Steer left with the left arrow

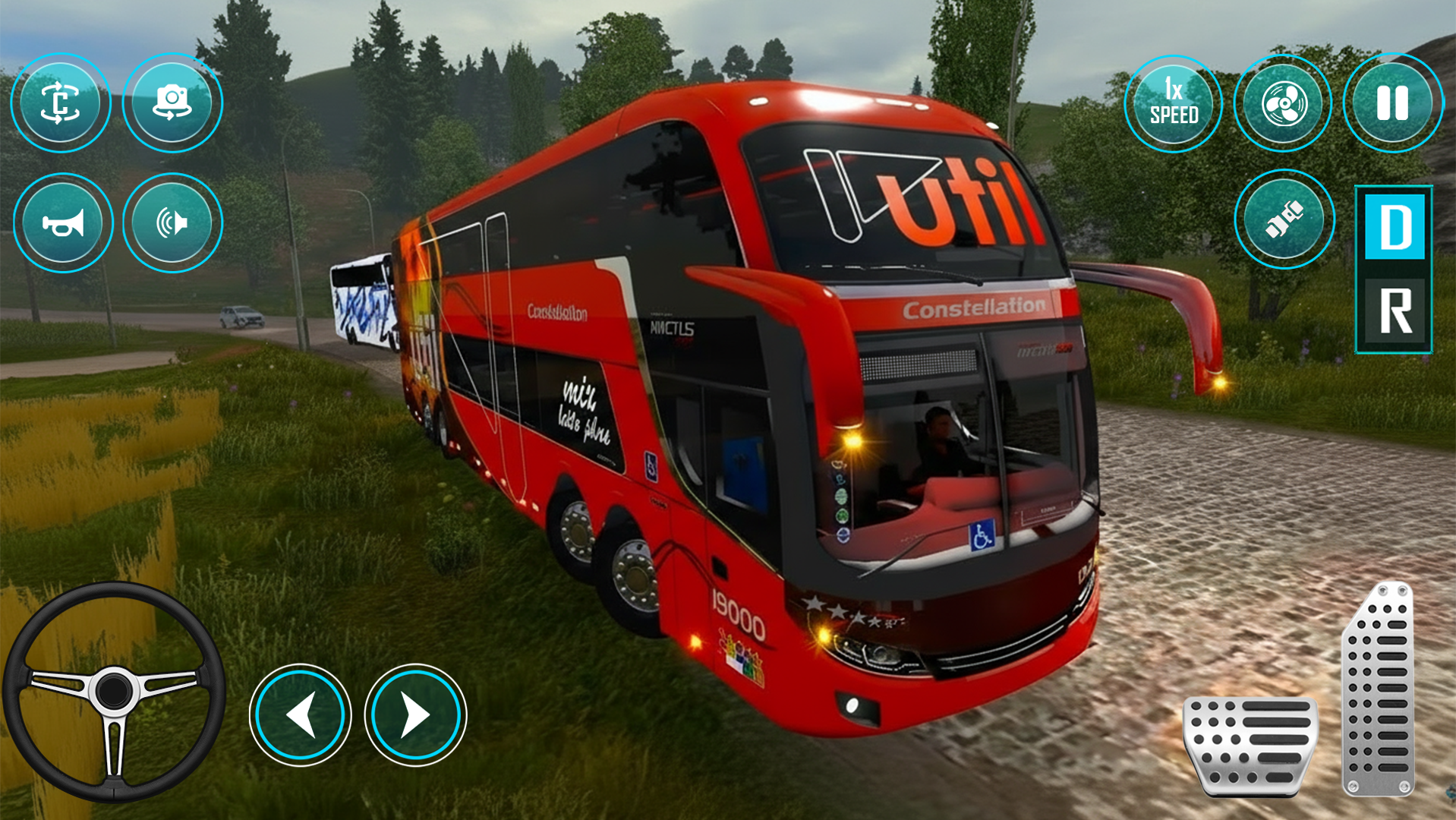[x=301, y=714]
